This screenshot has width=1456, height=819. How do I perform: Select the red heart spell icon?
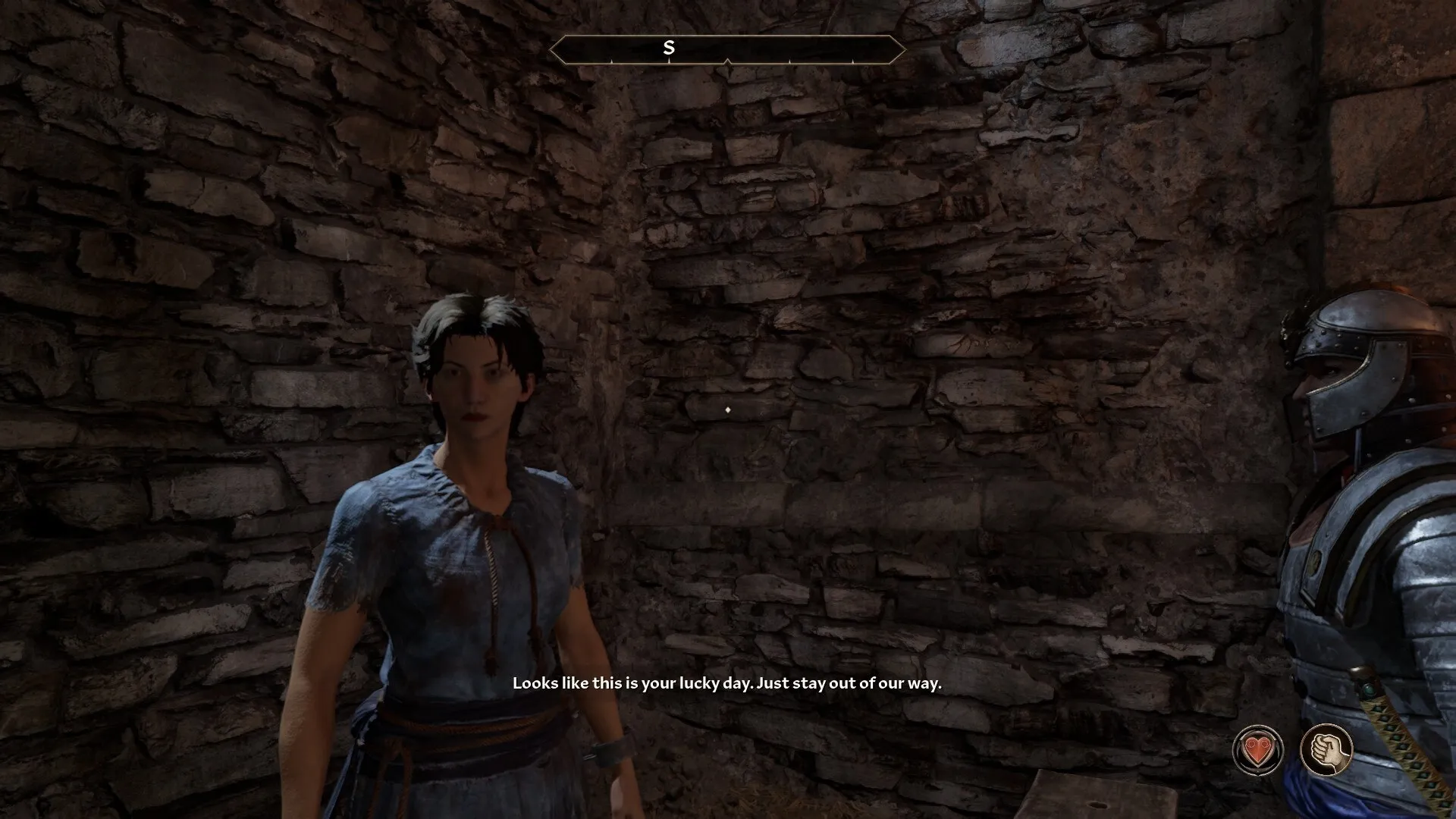(1257, 751)
